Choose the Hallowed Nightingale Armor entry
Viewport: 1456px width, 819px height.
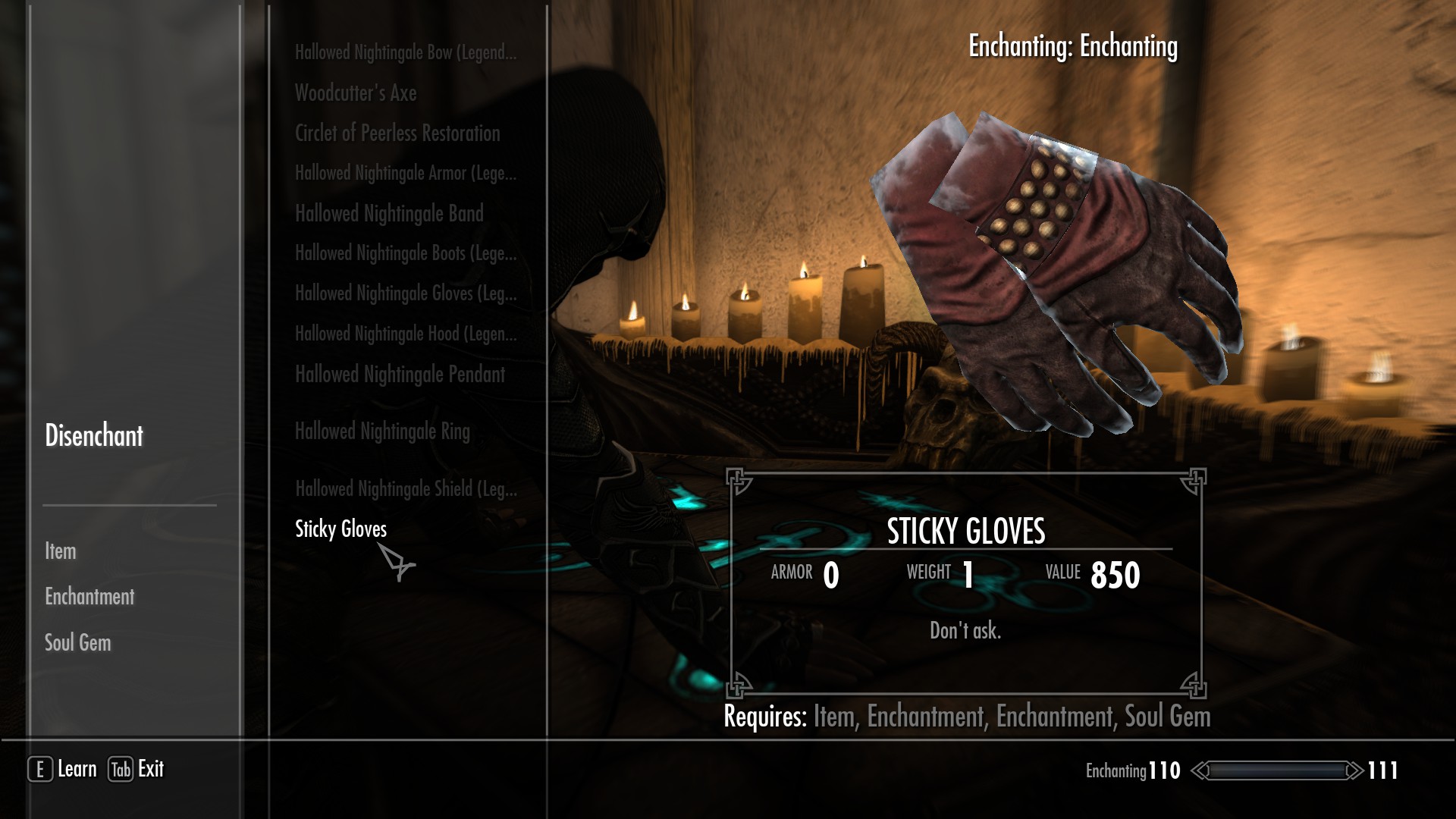coord(406,174)
